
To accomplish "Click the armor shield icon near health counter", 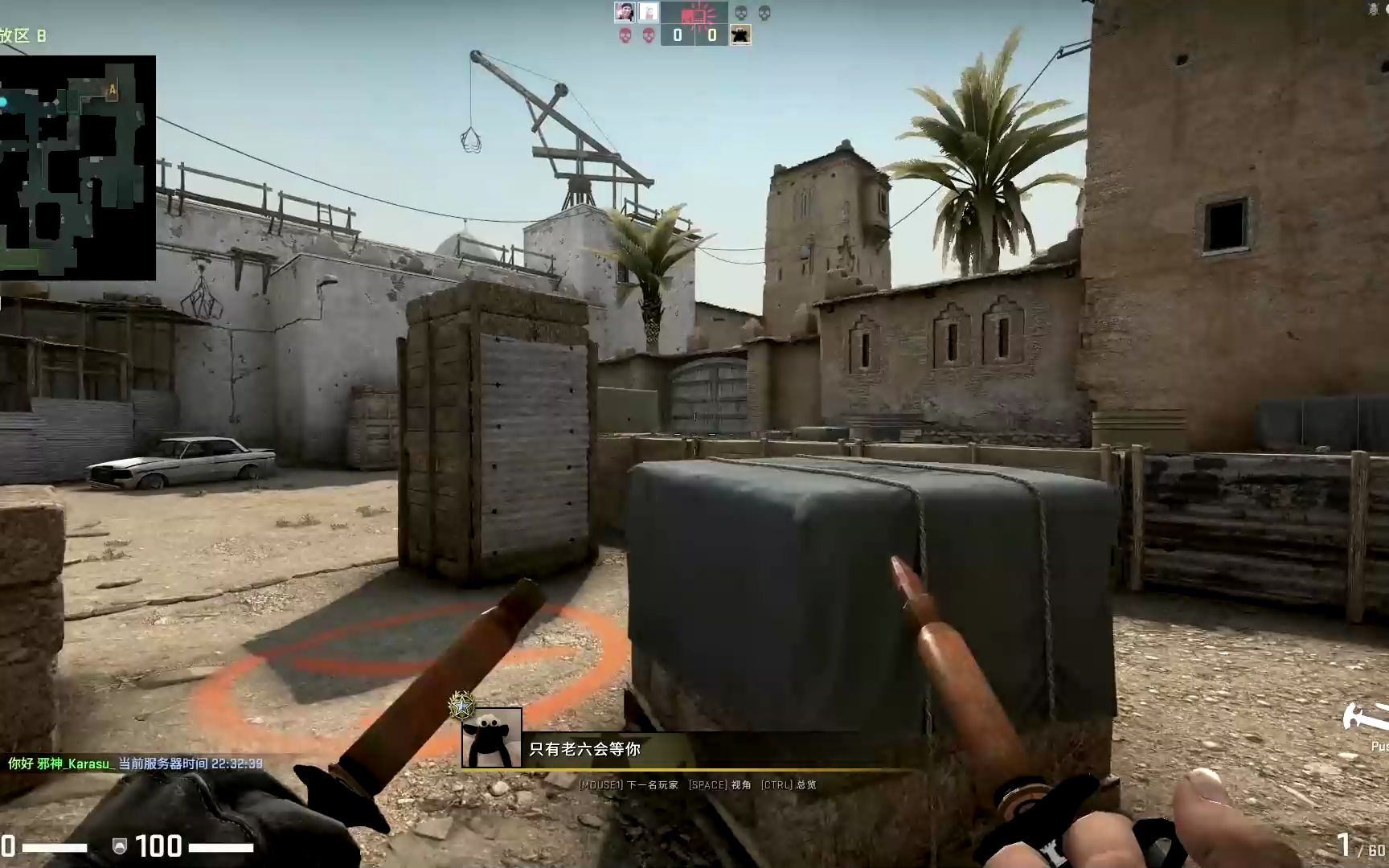I will [119, 845].
